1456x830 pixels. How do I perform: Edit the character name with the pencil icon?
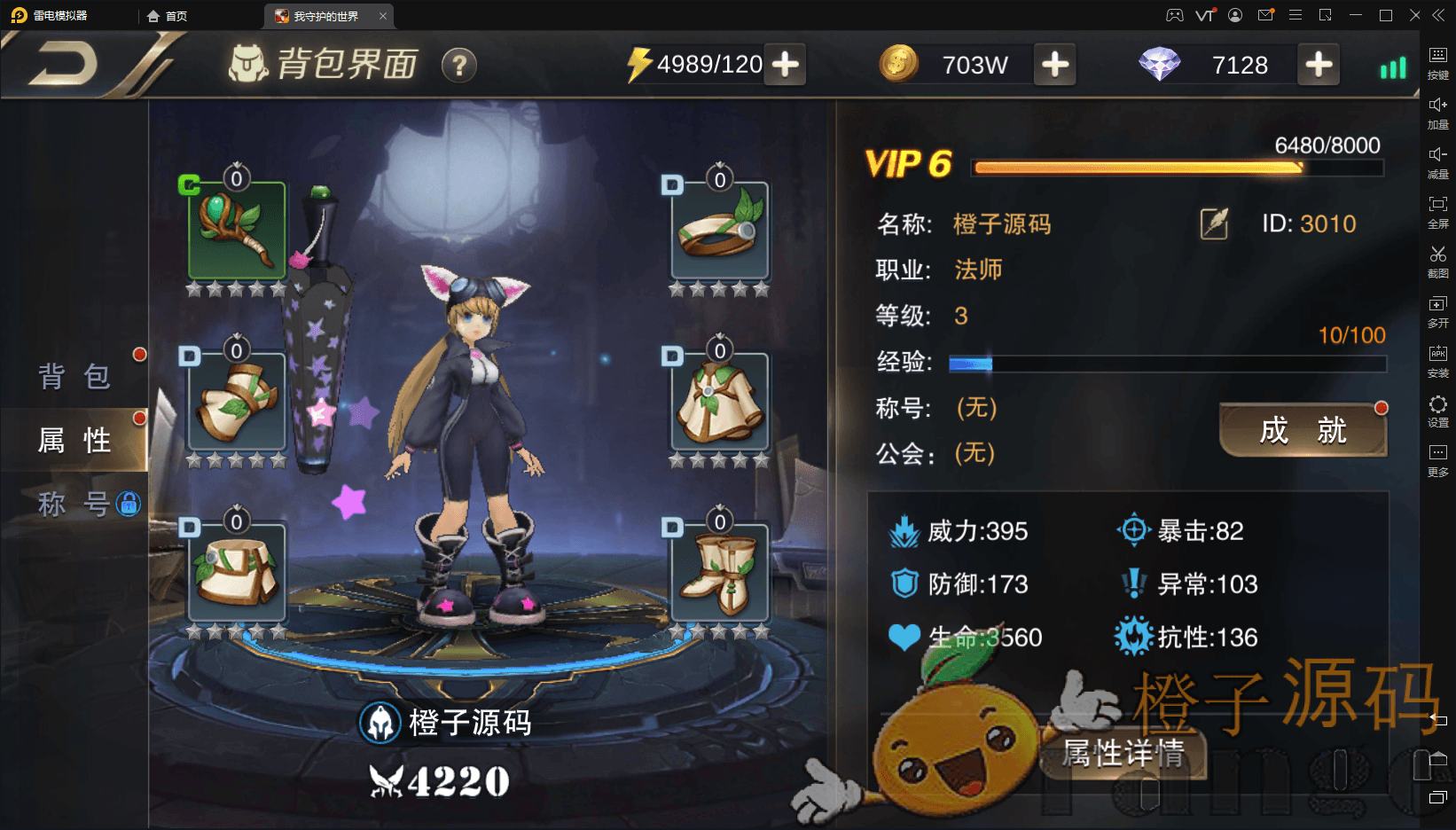1214,223
